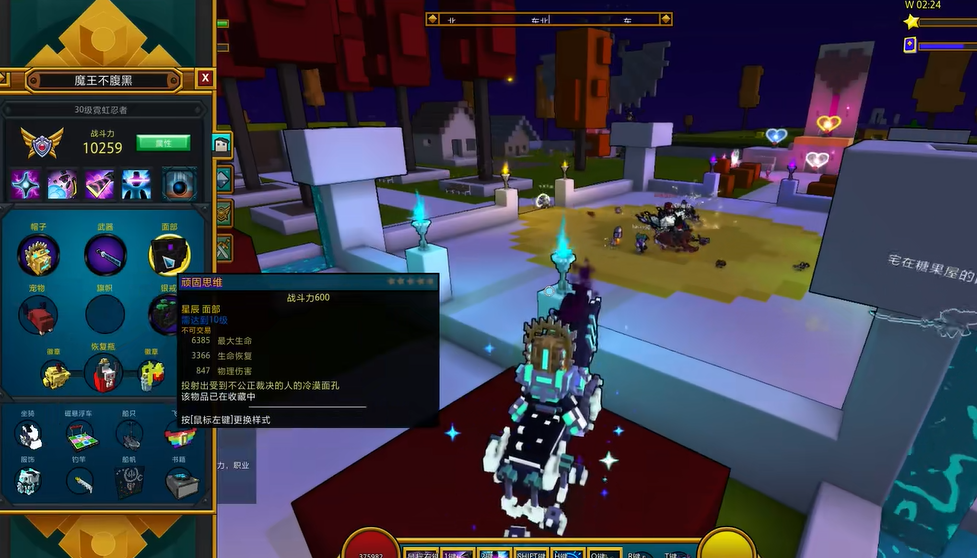Click the empty banner (旗帜) slot

[x=105, y=315]
